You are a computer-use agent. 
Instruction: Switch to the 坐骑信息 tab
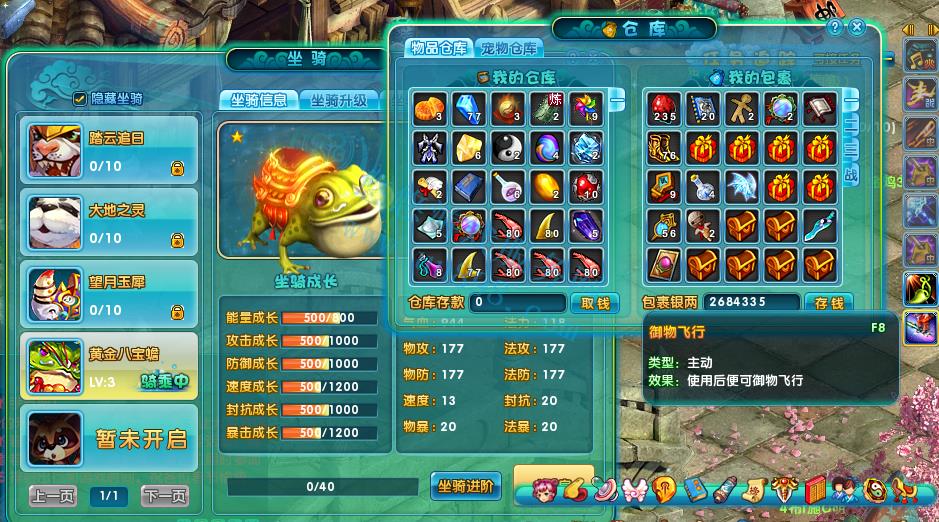(x=258, y=100)
